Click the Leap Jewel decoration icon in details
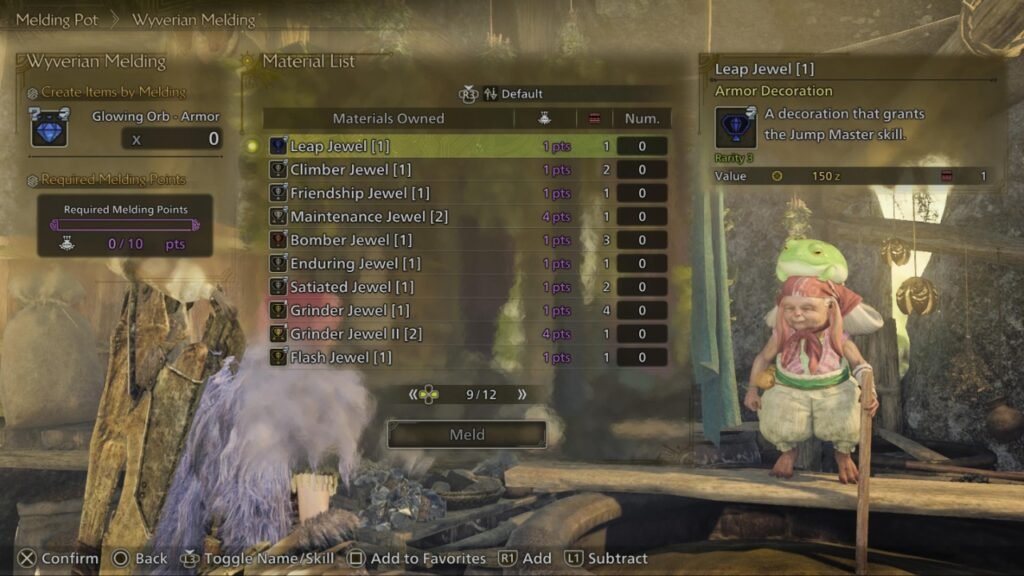The image size is (1024, 576). 736,128
